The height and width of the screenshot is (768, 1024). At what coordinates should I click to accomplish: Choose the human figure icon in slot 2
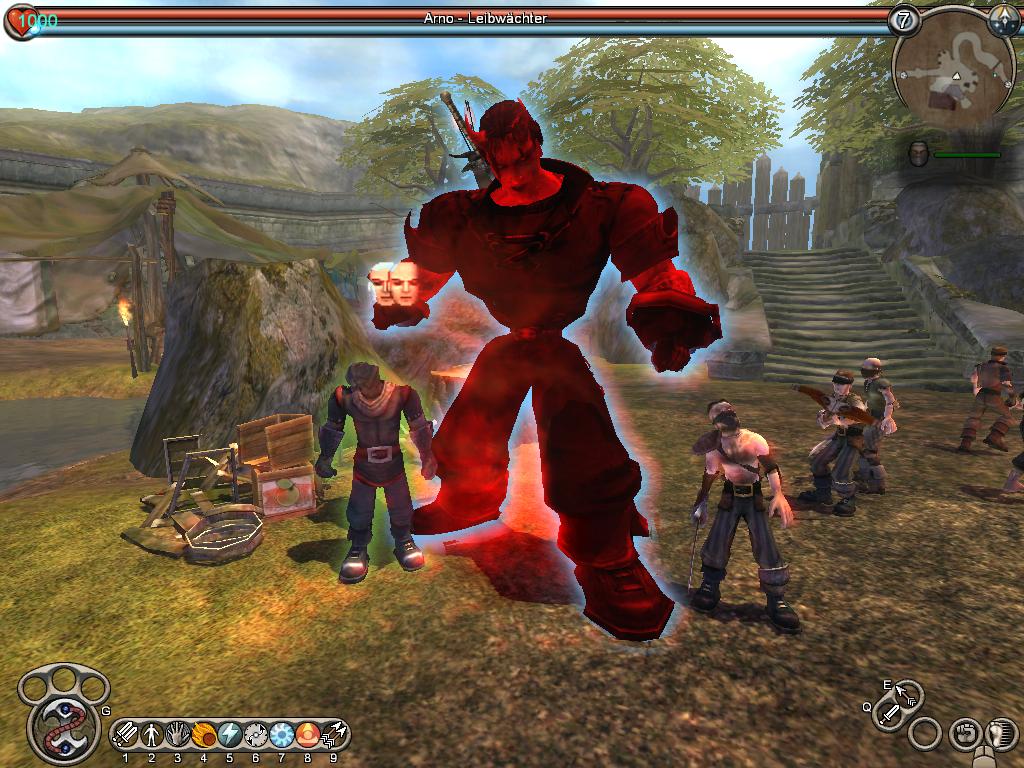tap(152, 735)
